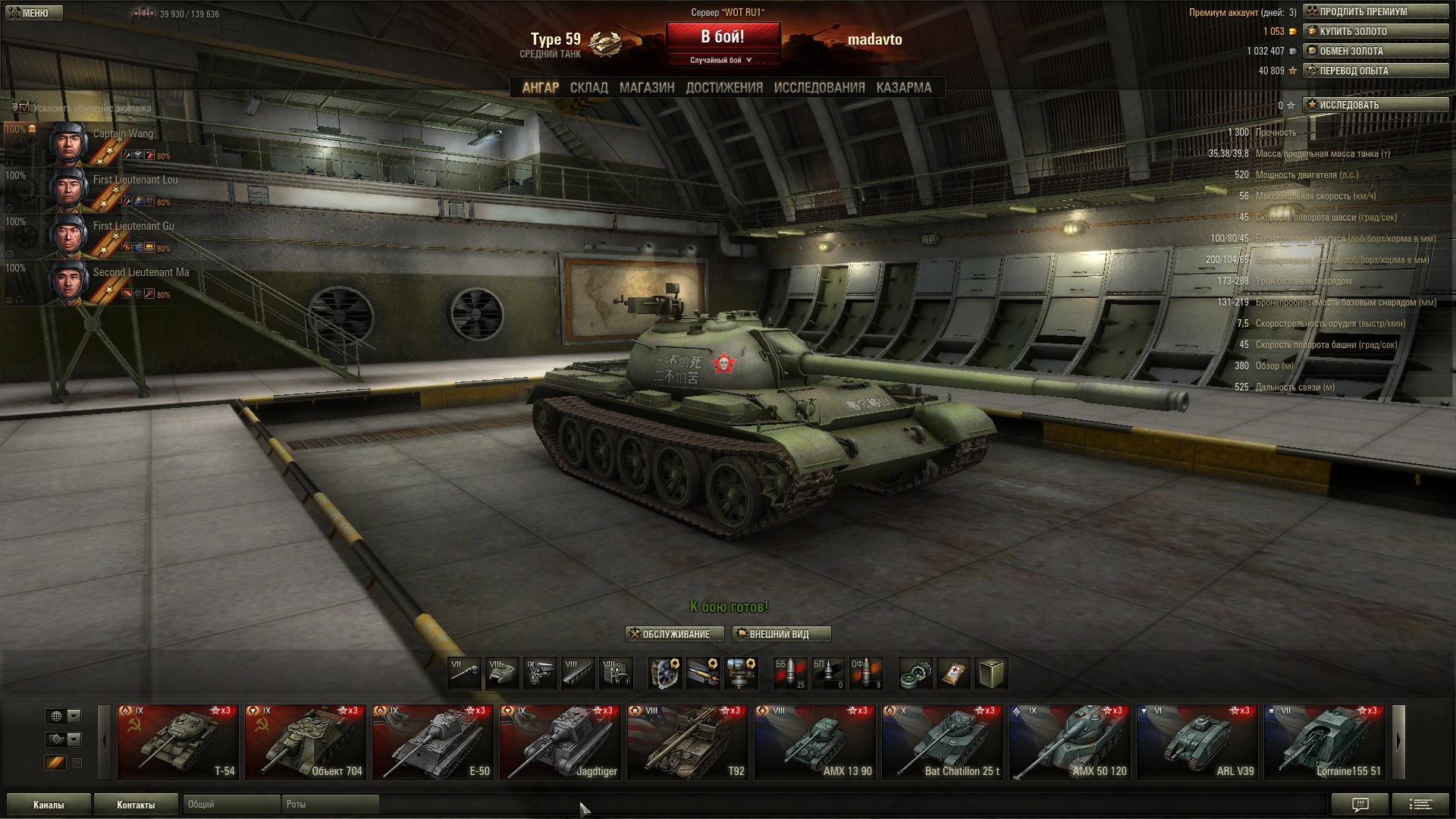
Task: Open ОБСЛУЖИВАНИЕ for the tank
Action: pyautogui.click(x=674, y=634)
